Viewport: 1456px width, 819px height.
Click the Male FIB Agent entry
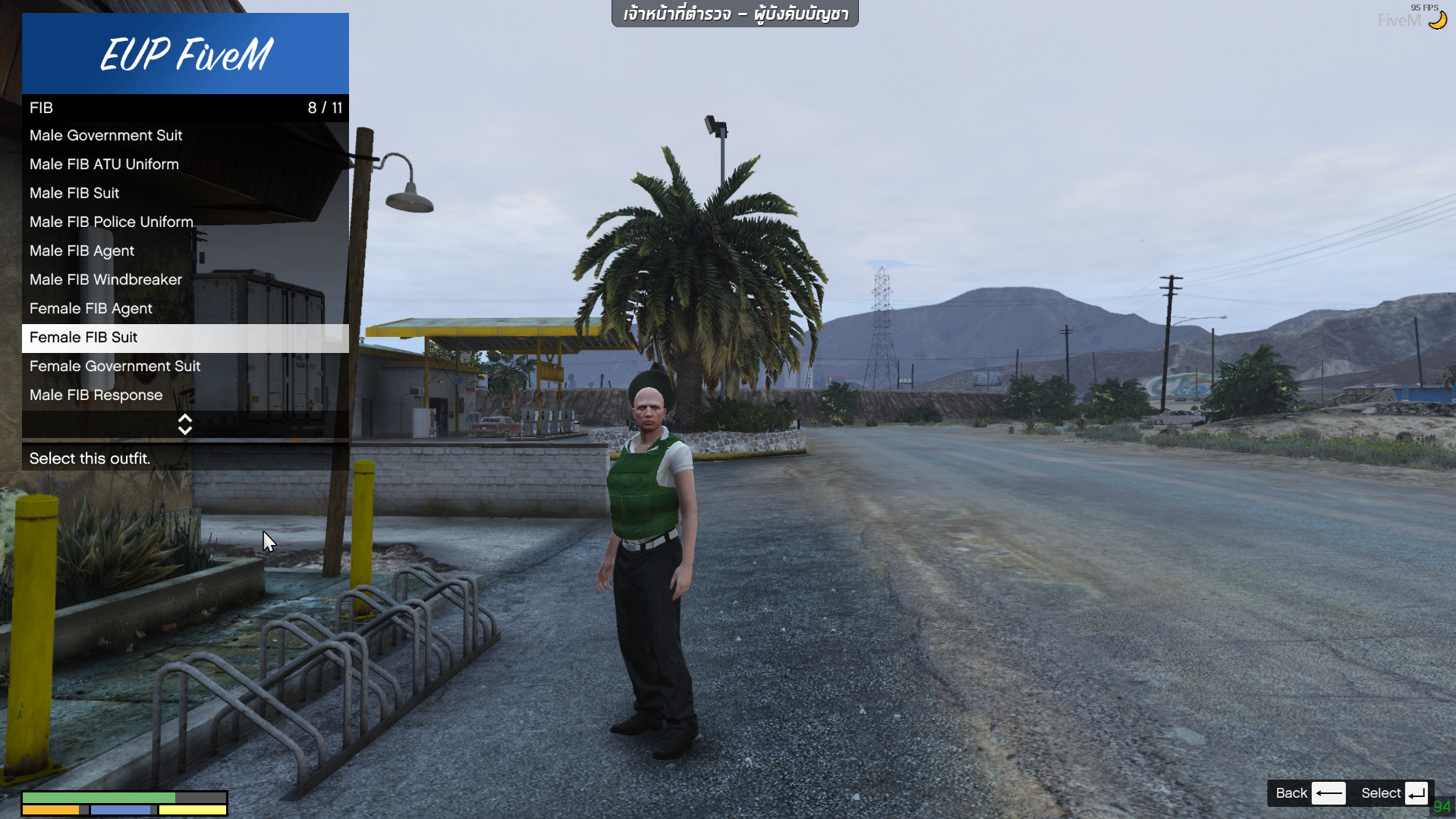coord(81,250)
